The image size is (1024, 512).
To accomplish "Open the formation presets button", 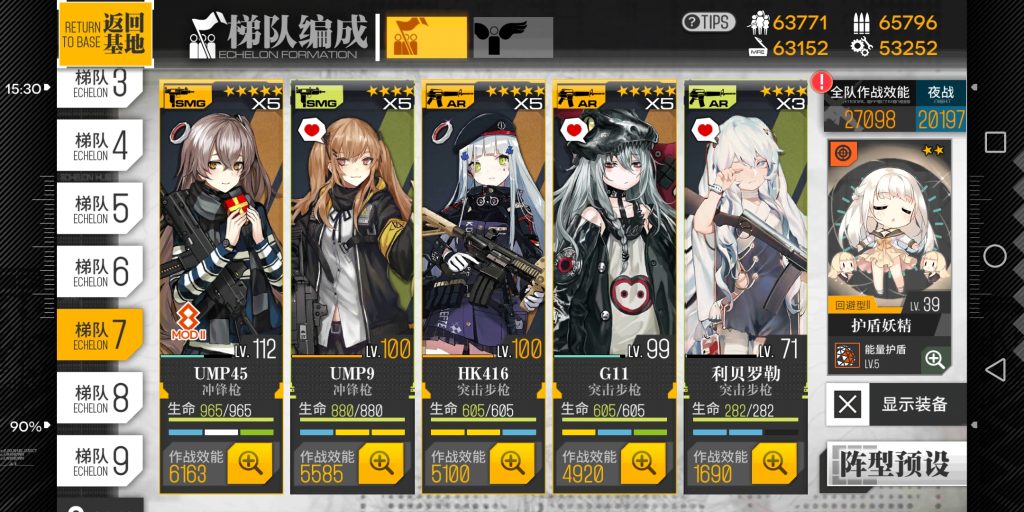I will point(895,464).
